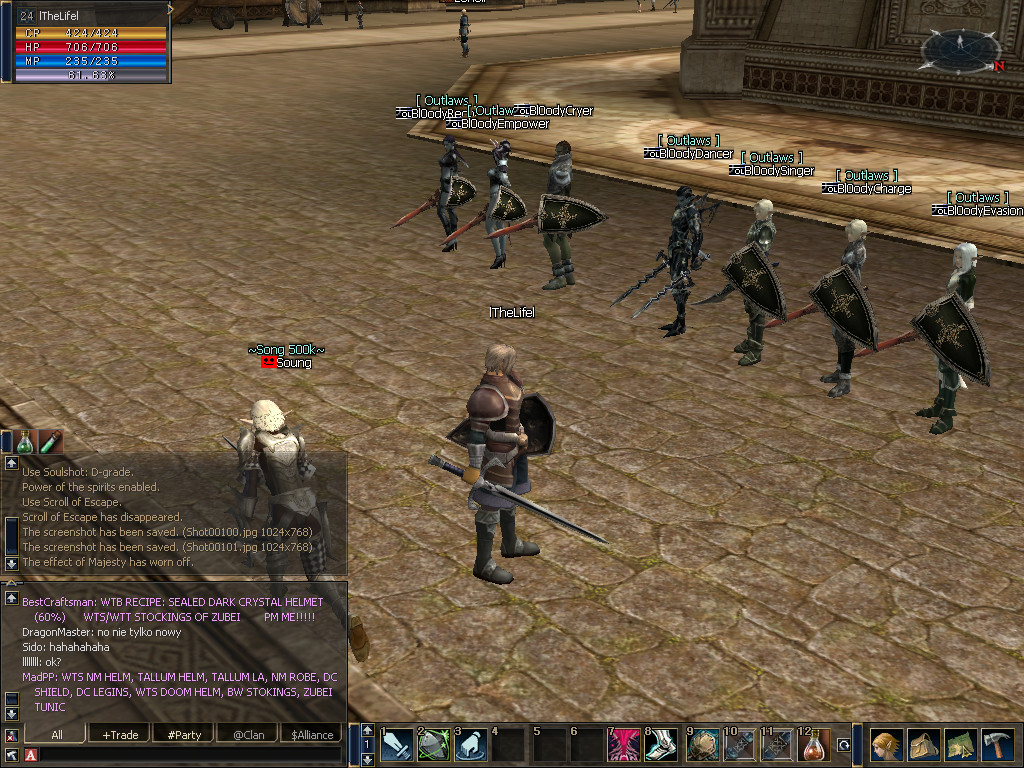Activate the helmet skill in slot 2

click(434, 745)
